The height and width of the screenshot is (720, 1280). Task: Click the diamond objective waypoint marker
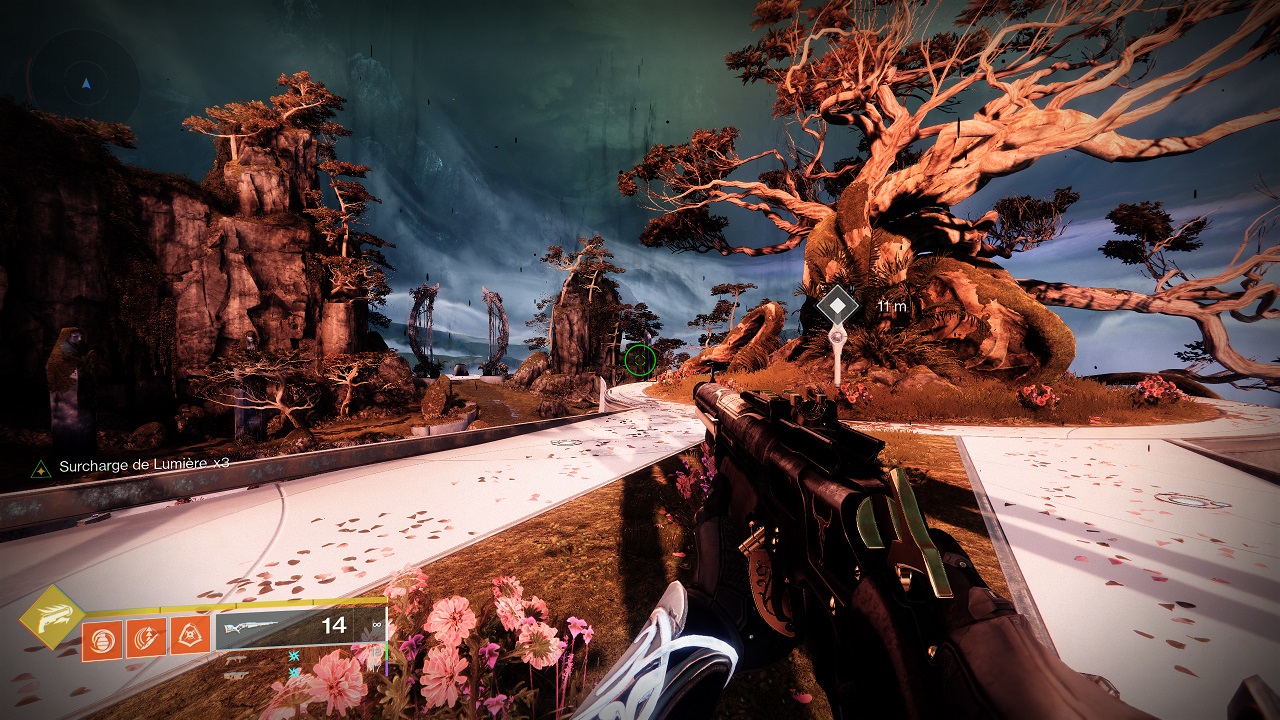pos(836,305)
